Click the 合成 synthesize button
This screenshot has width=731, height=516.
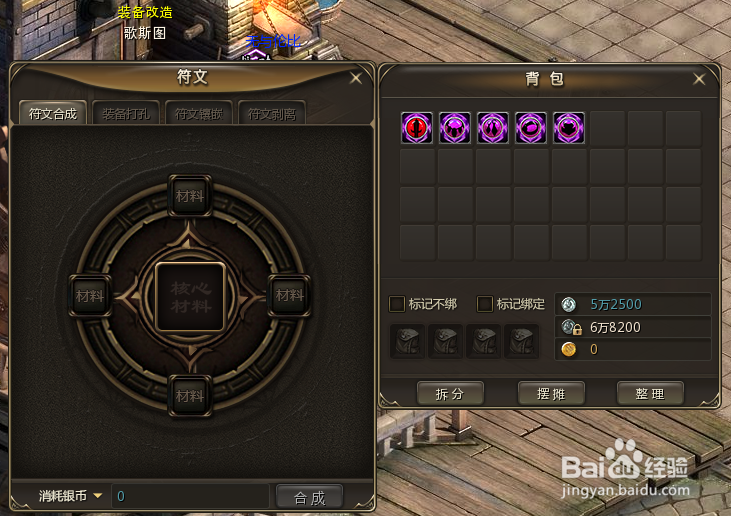point(309,496)
